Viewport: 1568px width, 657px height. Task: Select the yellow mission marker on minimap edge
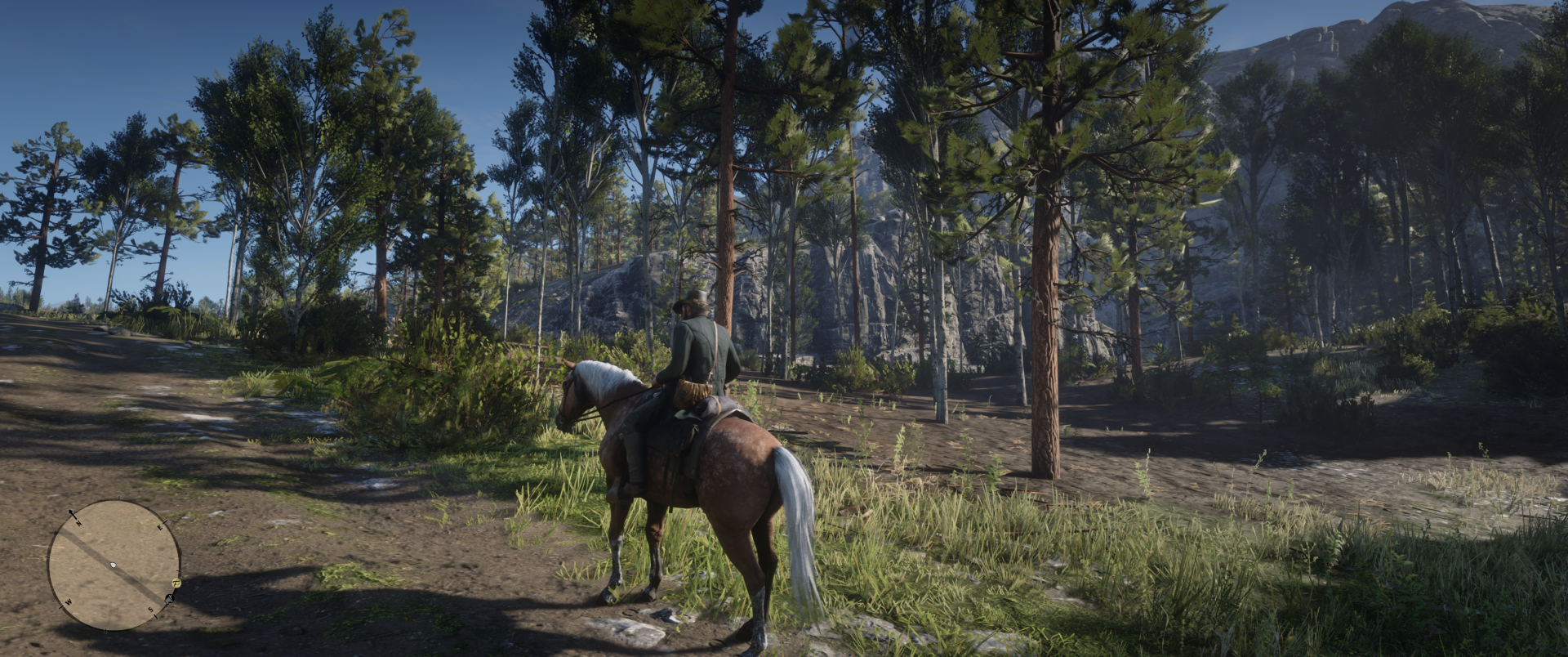pyautogui.click(x=176, y=583)
